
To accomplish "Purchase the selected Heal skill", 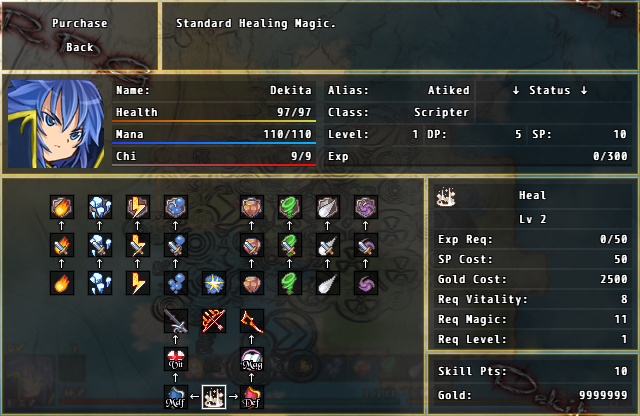I will [80, 23].
